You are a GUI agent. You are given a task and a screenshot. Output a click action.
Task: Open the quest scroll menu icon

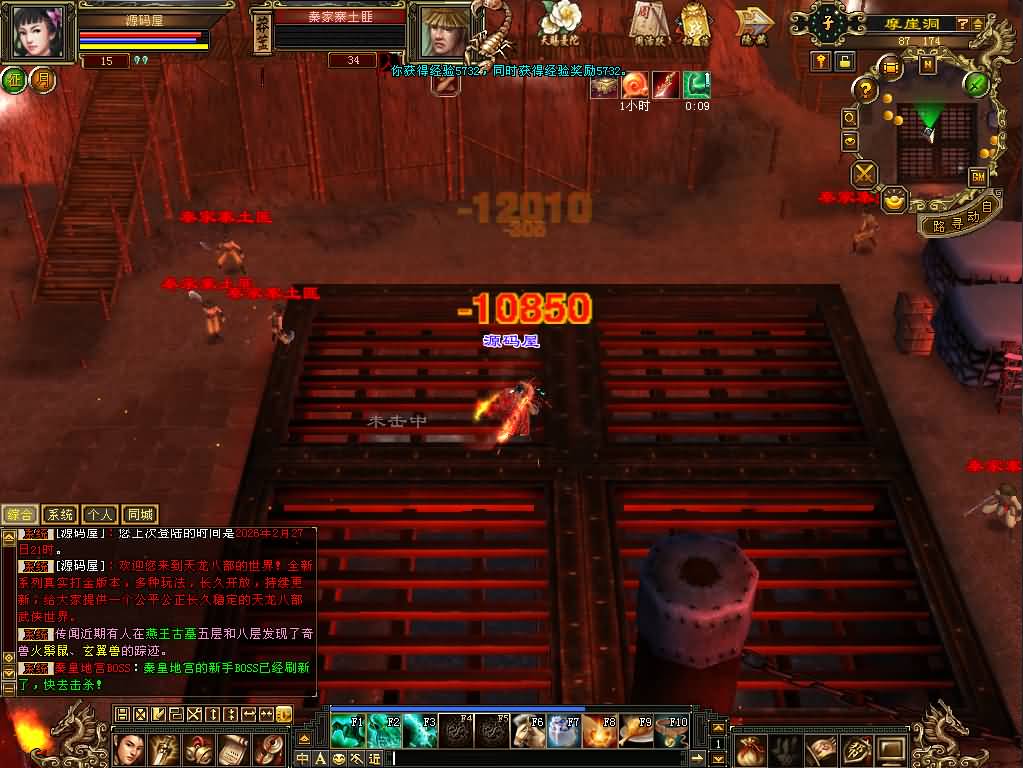[x=233, y=748]
